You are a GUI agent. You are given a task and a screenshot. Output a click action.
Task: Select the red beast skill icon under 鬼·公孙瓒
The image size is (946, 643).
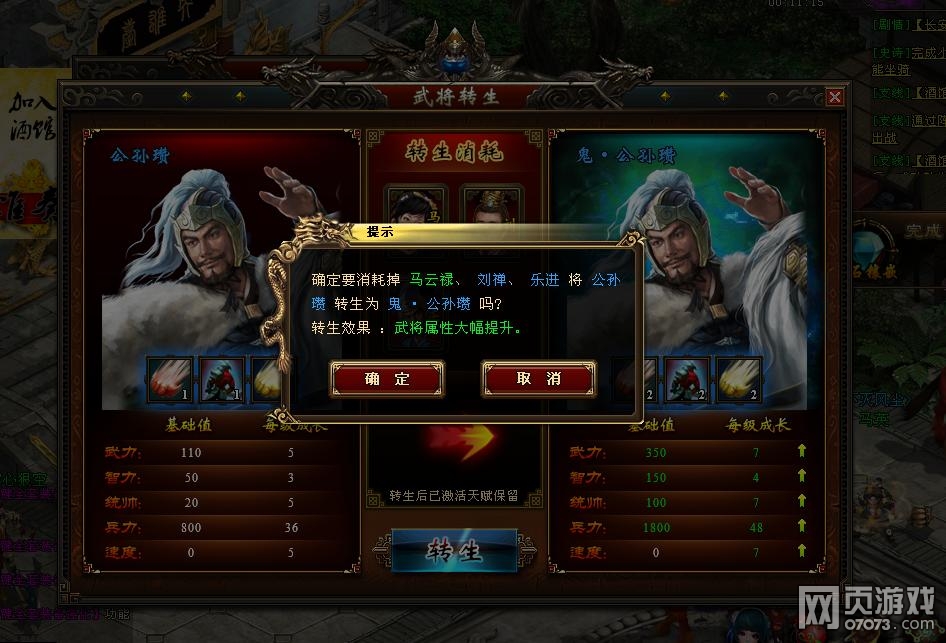[688, 380]
